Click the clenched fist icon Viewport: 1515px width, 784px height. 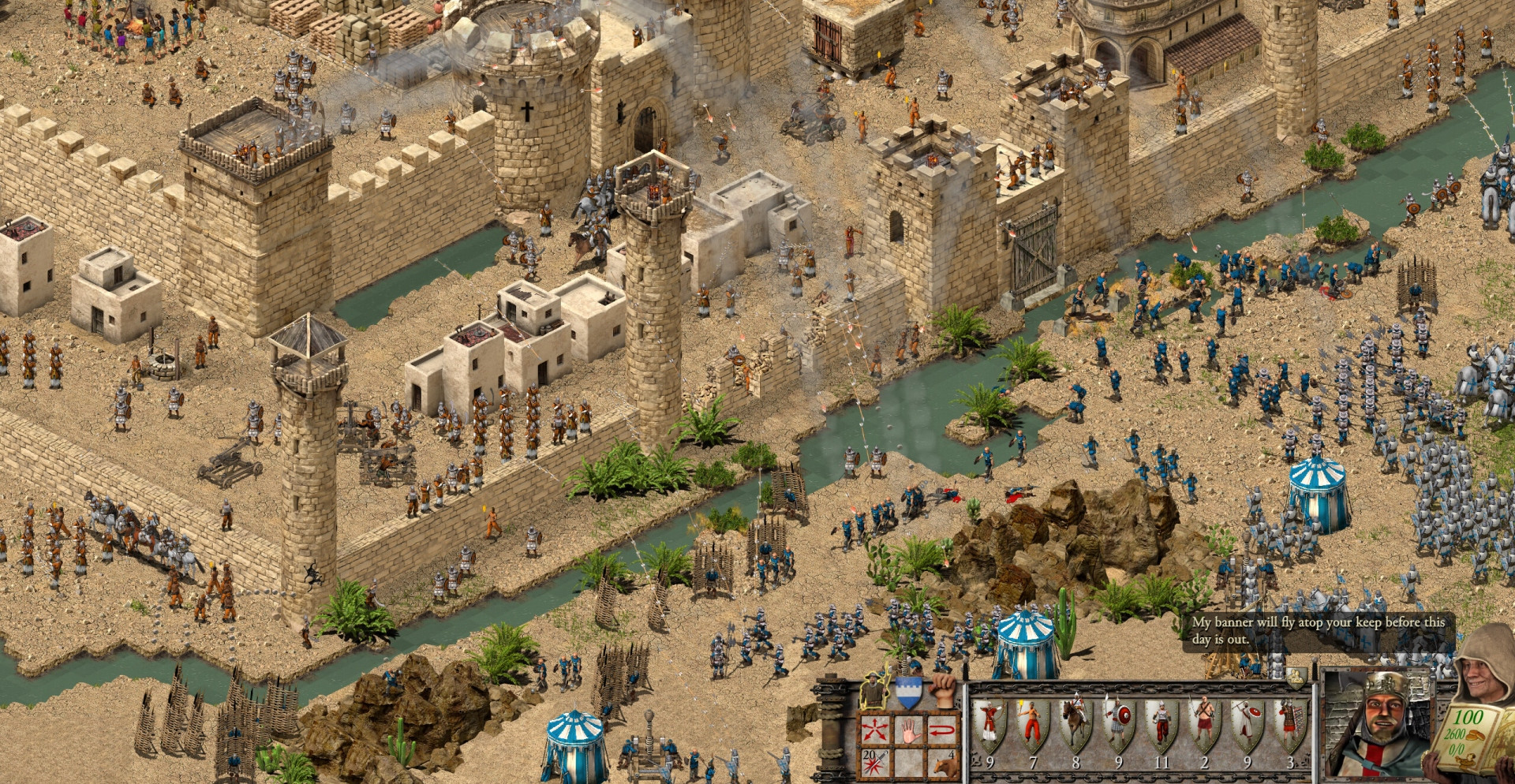[943, 689]
